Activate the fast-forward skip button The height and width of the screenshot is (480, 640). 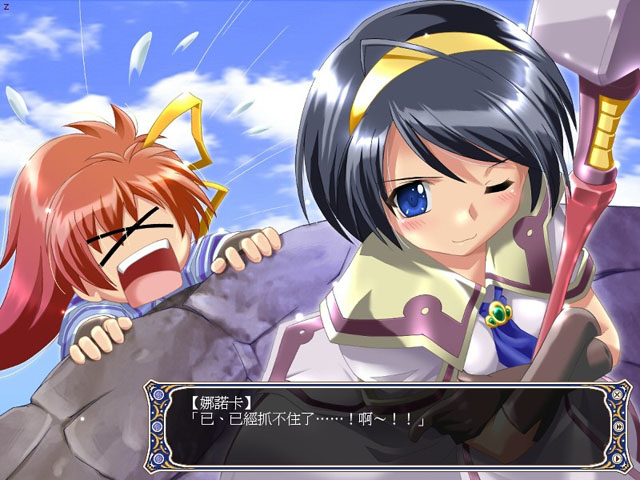click(x=619, y=426)
